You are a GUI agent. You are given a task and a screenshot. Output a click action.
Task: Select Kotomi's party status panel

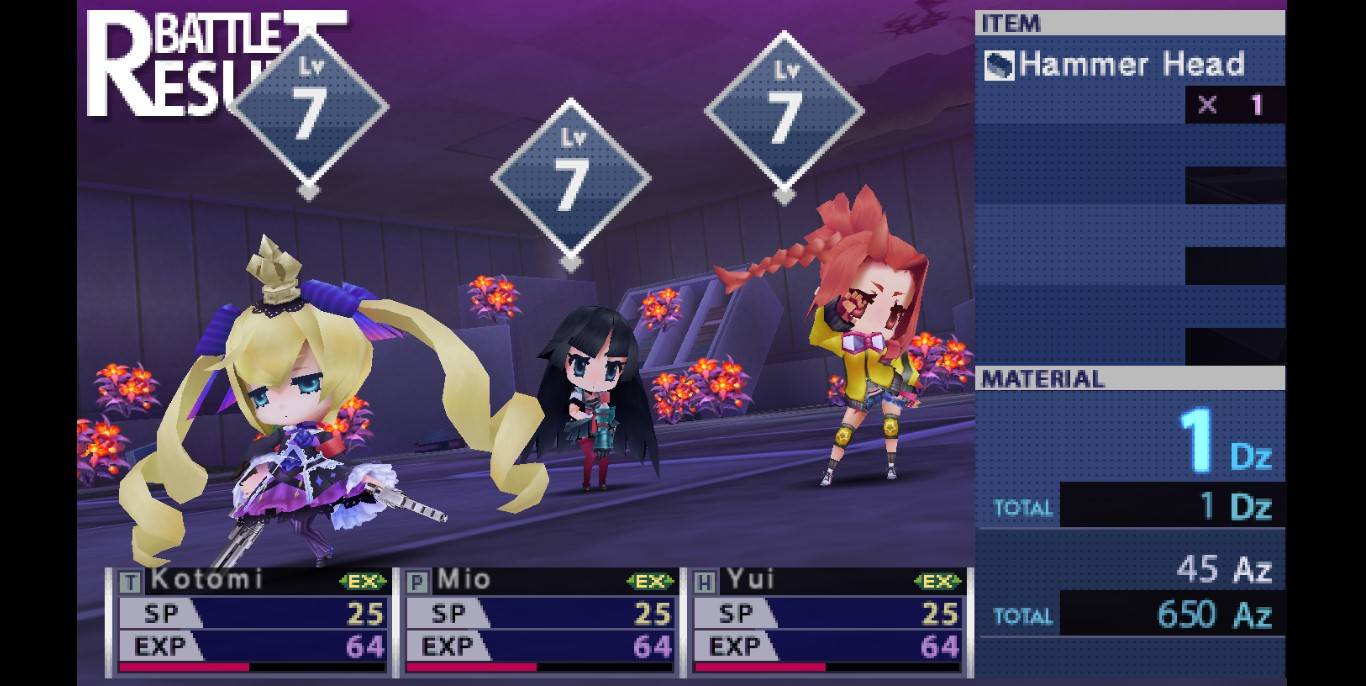tap(251, 621)
